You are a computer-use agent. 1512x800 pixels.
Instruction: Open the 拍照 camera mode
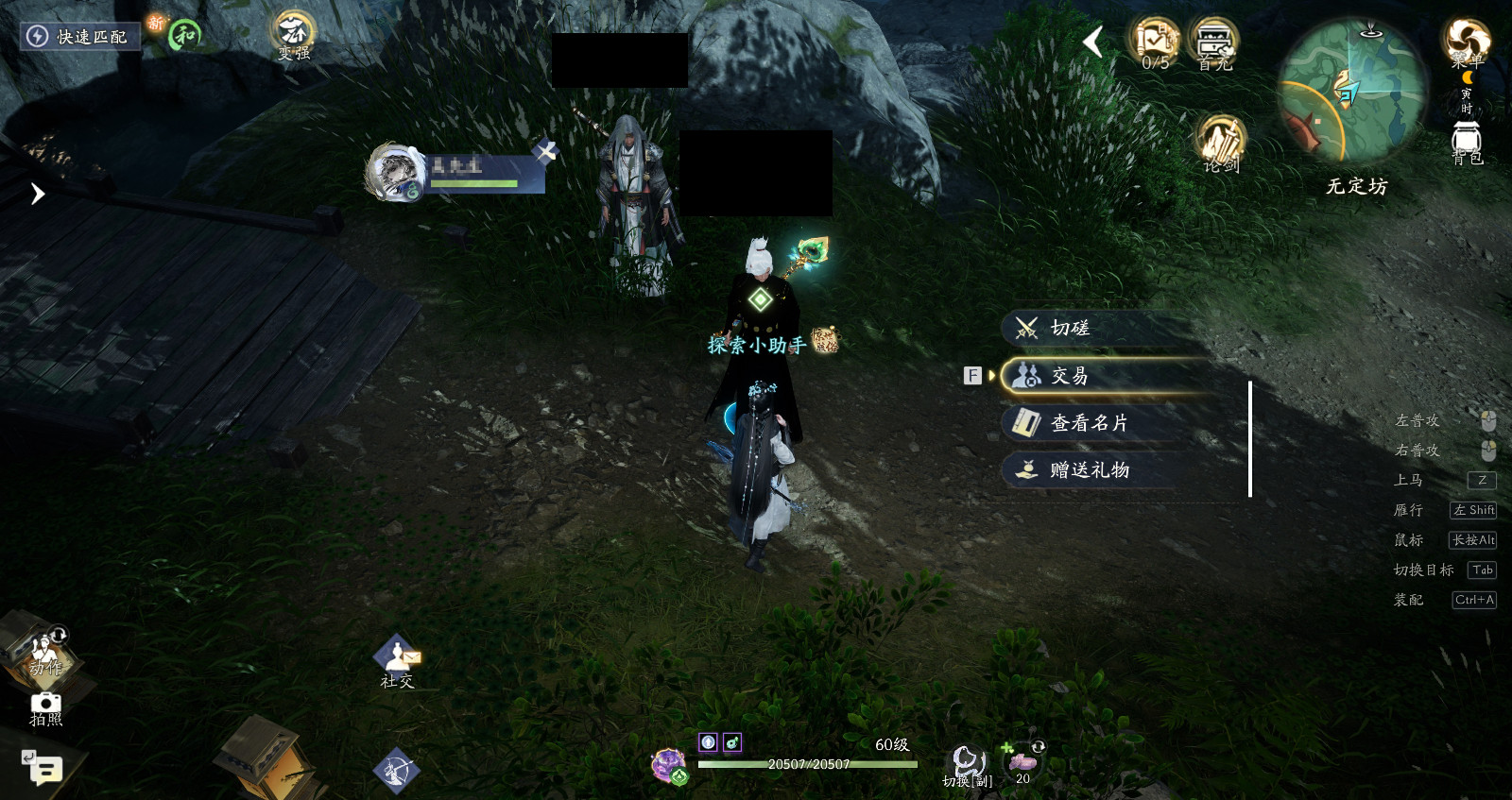[x=45, y=708]
